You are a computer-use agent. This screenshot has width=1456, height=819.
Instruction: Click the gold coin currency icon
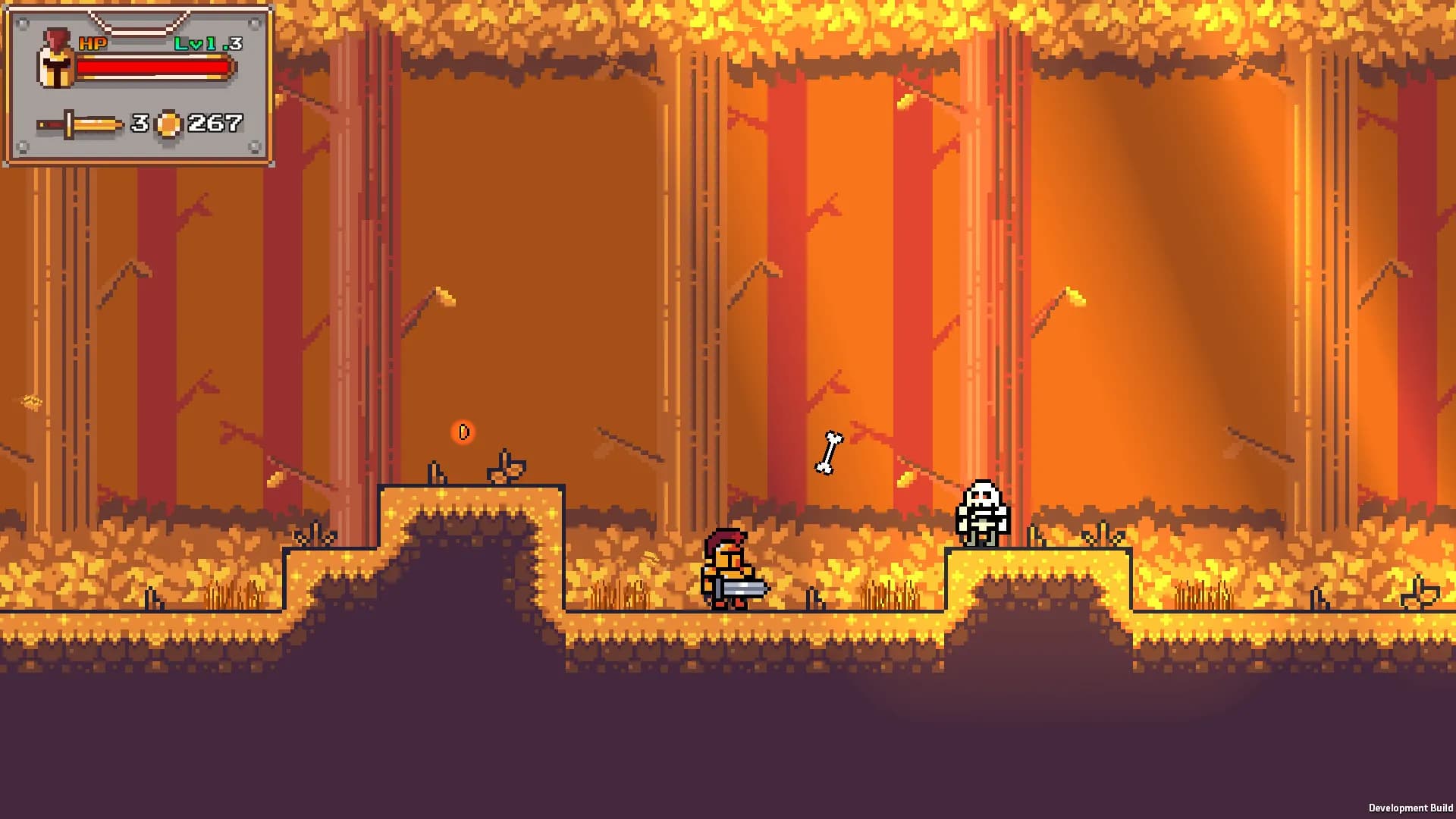pos(168,124)
